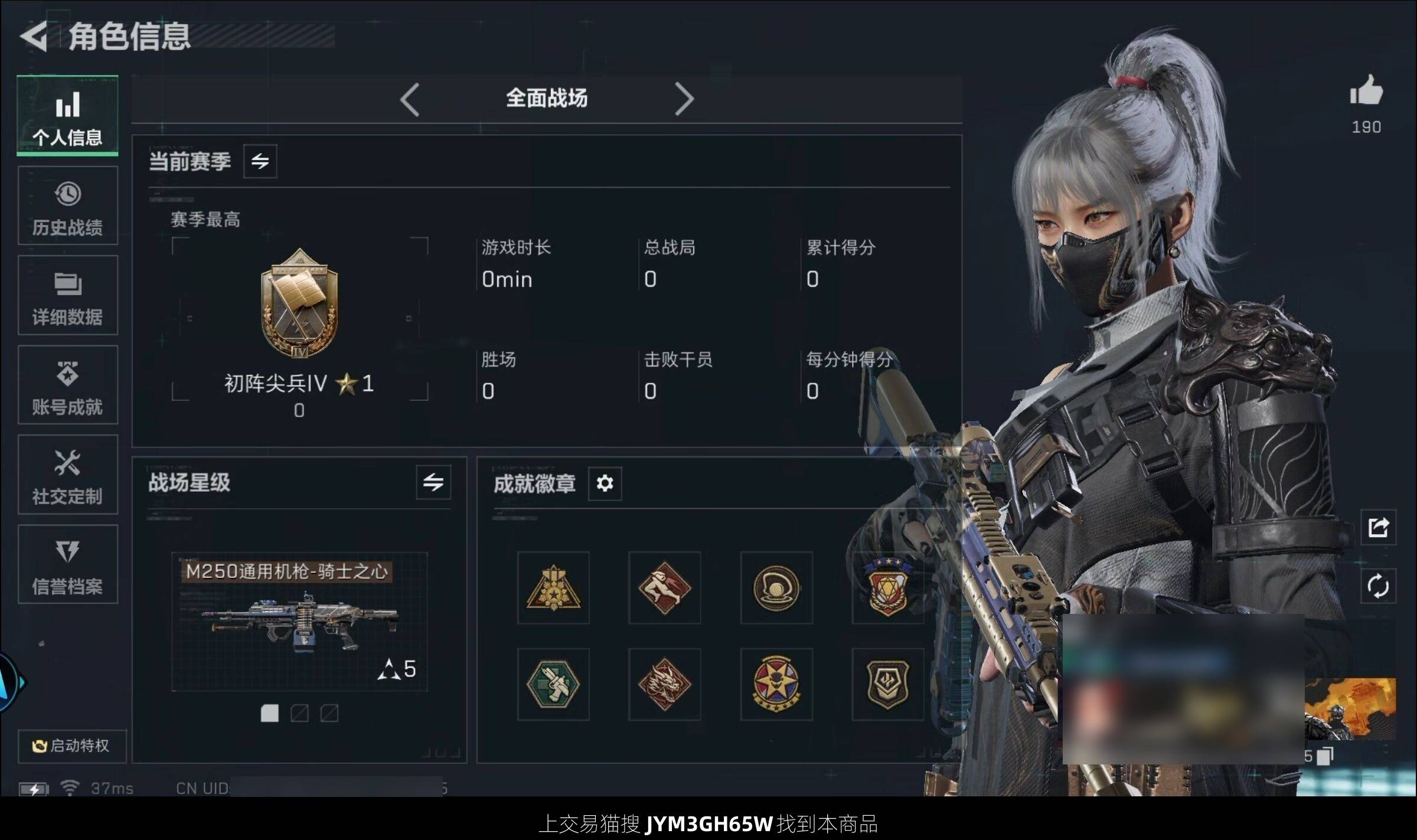Open the 启动特权 button

tap(71, 746)
